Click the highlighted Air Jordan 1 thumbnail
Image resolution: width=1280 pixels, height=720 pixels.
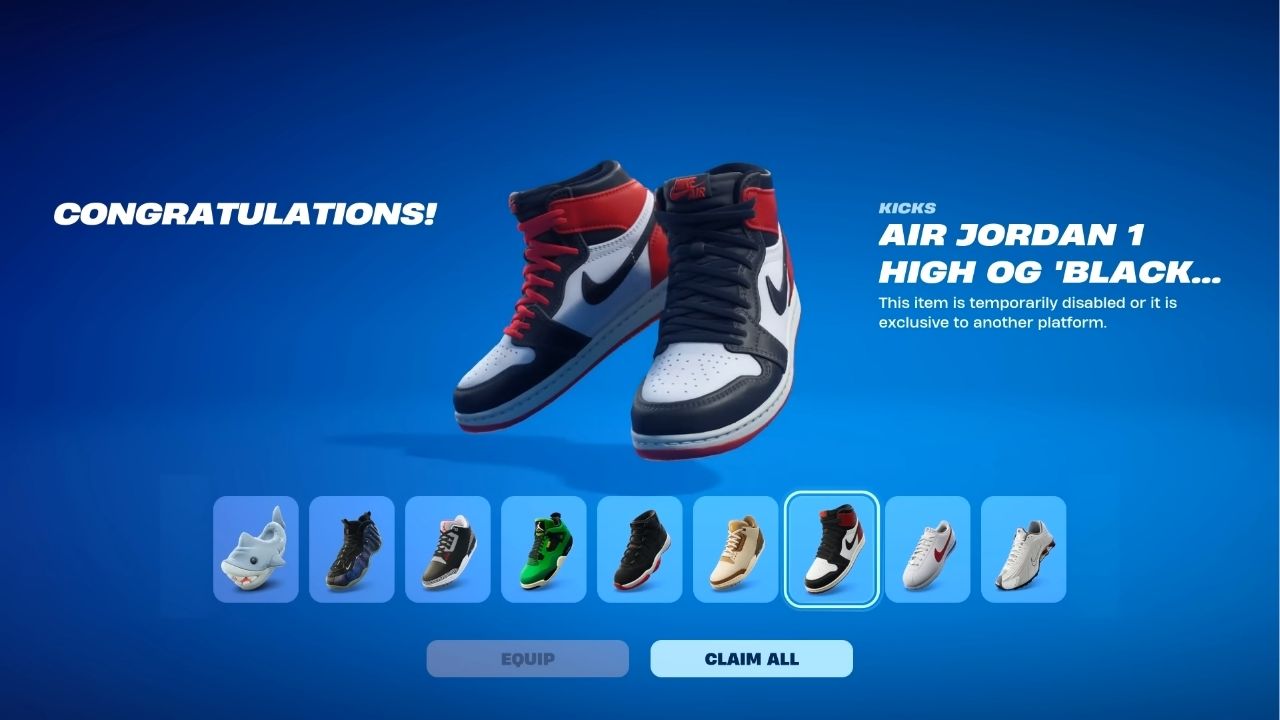pyautogui.click(x=831, y=550)
